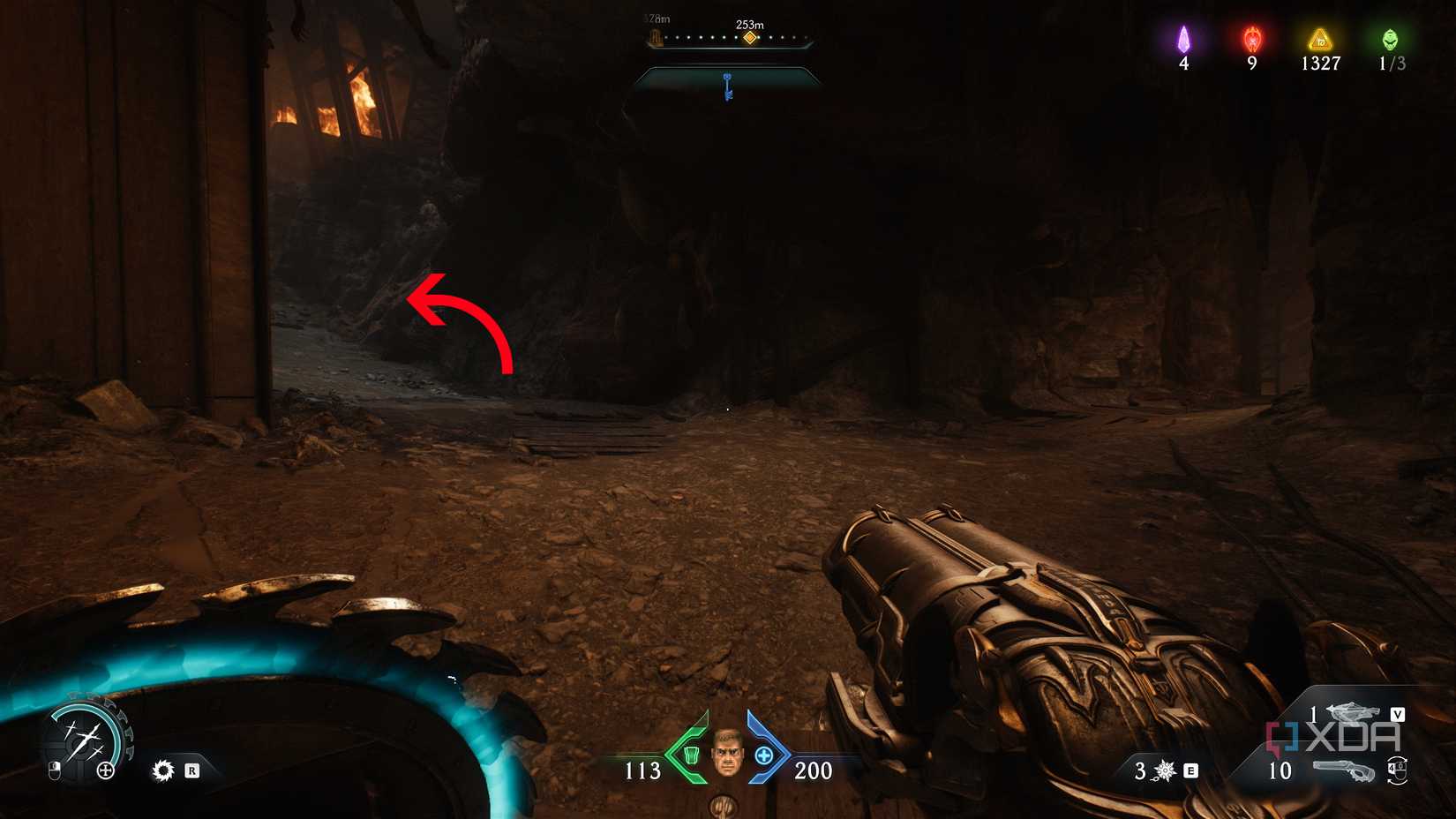Click the XDA watermark logo
Image resolution: width=1456 pixels, height=819 pixels.
tap(1333, 736)
